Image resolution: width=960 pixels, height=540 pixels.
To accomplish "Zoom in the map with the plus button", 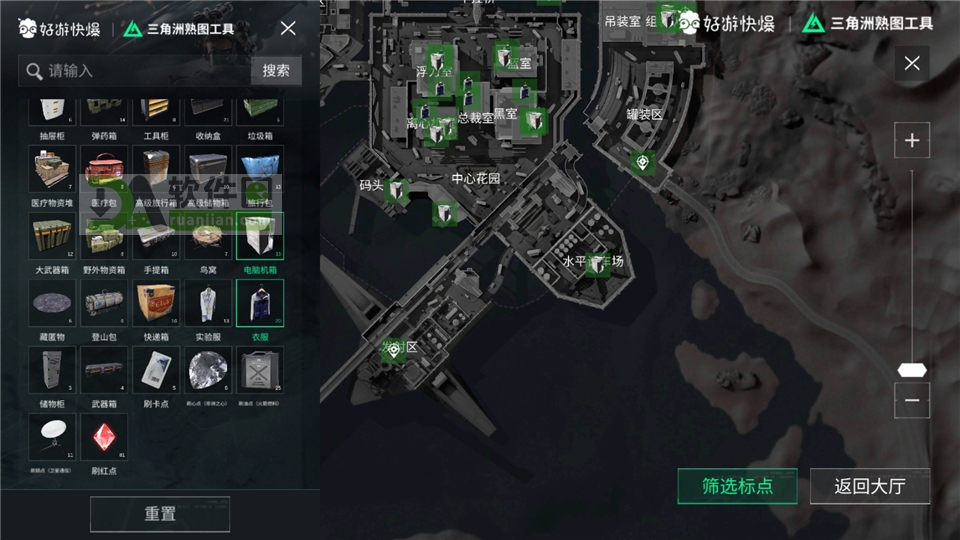I will (911, 140).
